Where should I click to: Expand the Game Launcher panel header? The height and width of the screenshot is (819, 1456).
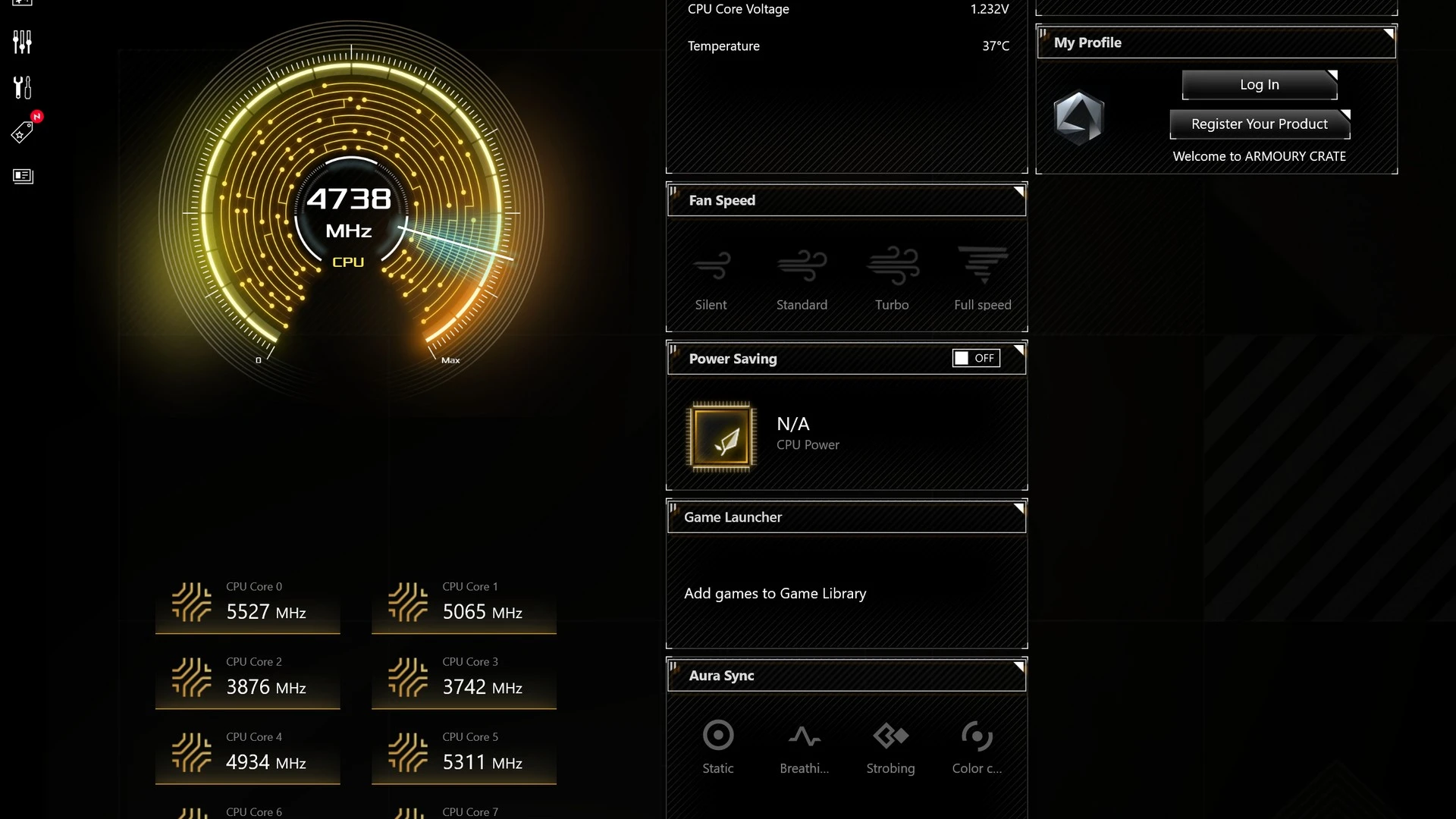coord(846,517)
